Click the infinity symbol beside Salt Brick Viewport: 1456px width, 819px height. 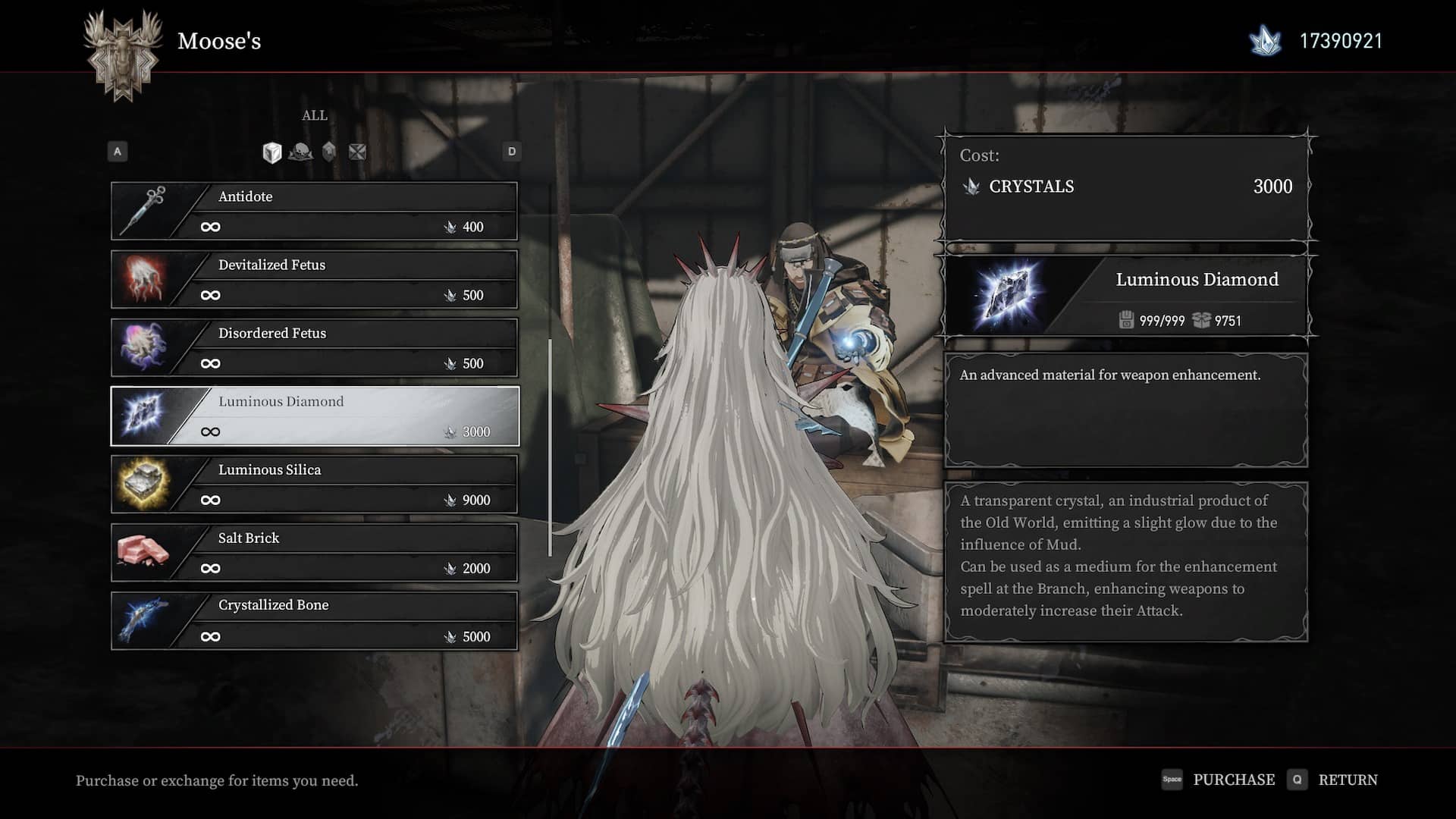coord(210,568)
